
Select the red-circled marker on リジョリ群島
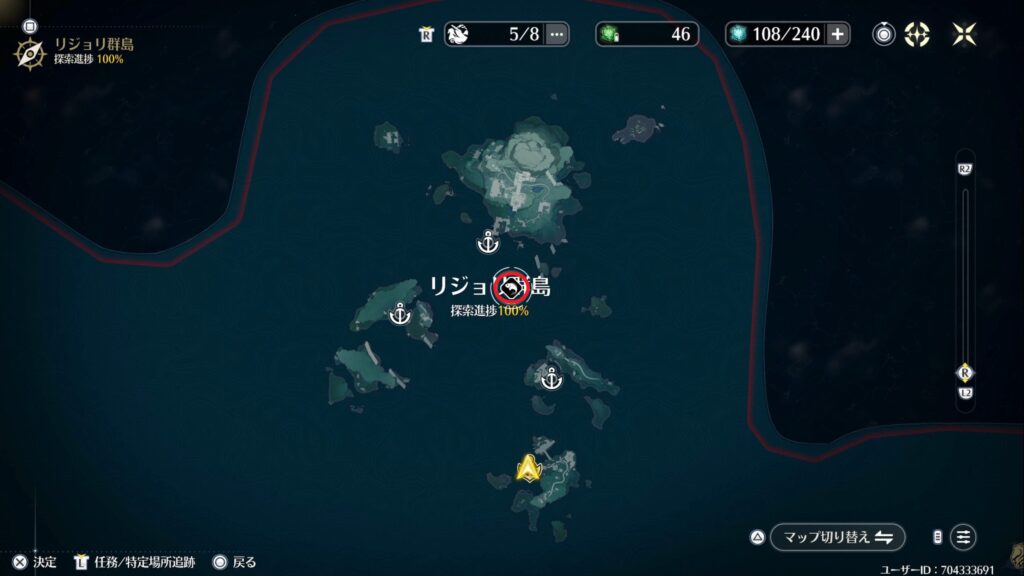click(511, 288)
